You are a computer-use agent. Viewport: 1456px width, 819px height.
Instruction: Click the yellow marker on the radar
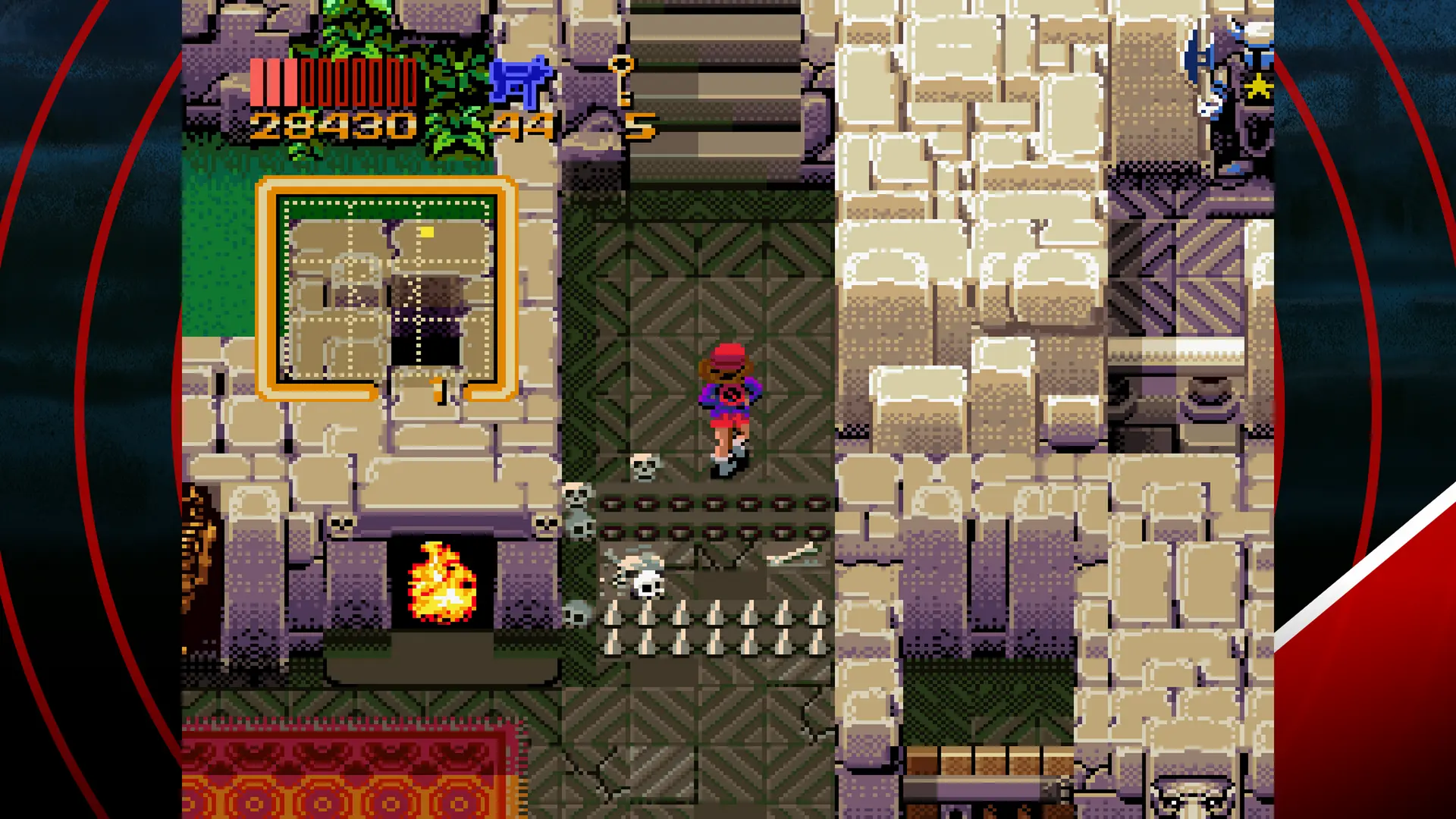pos(427,232)
